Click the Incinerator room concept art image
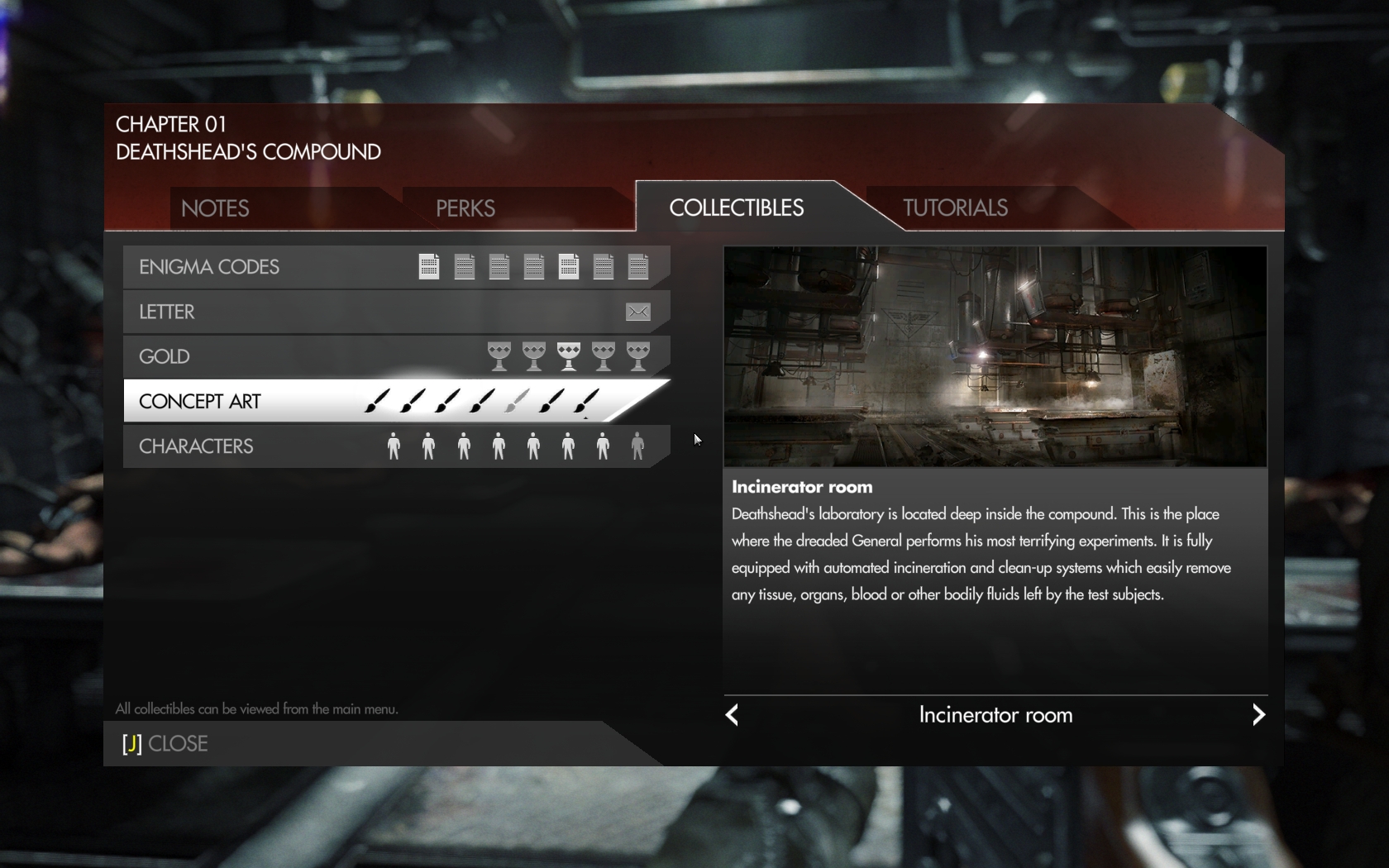The height and width of the screenshot is (868, 1389). point(995,356)
